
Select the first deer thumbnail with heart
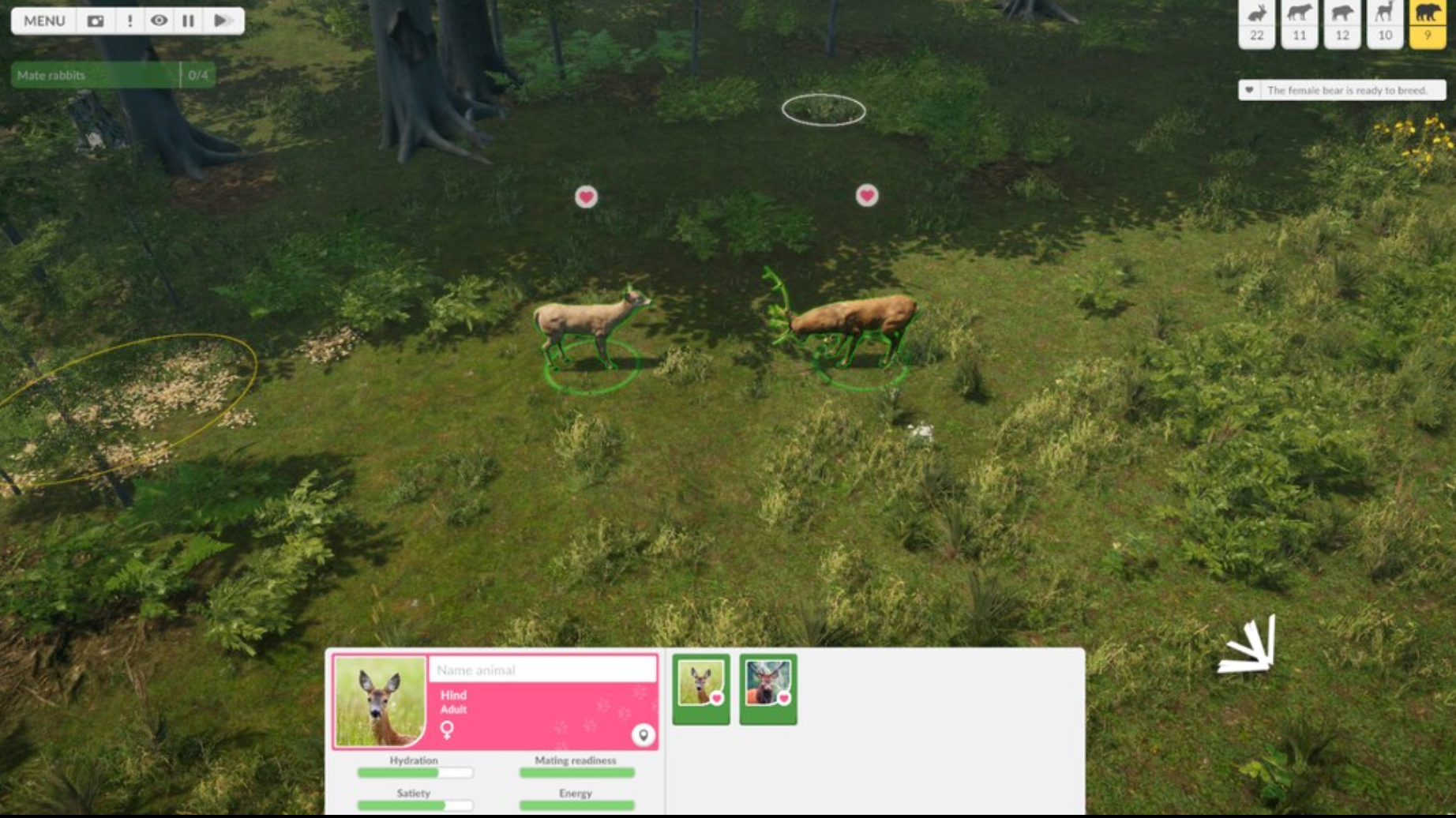(x=701, y=690)
